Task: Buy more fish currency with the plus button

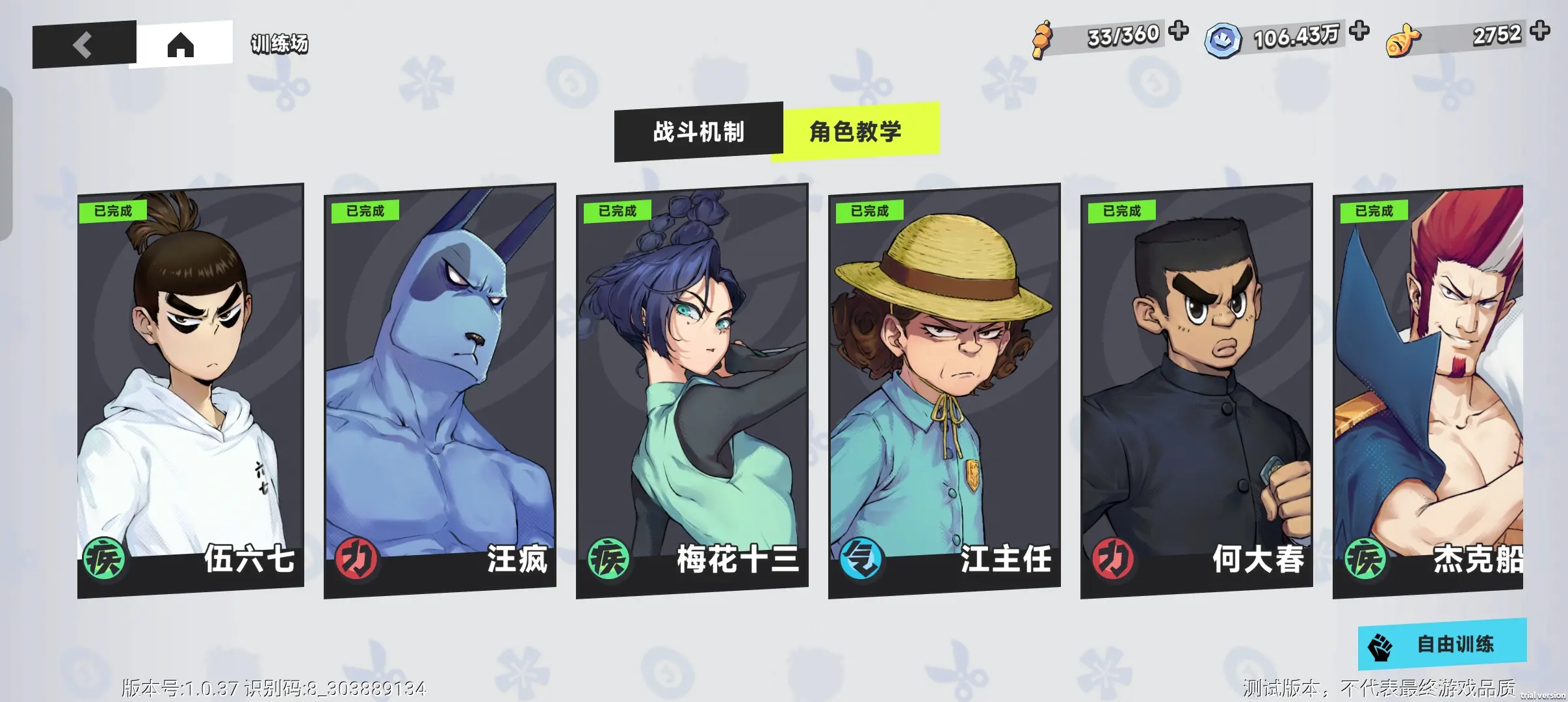Action: click(1539, 31)
